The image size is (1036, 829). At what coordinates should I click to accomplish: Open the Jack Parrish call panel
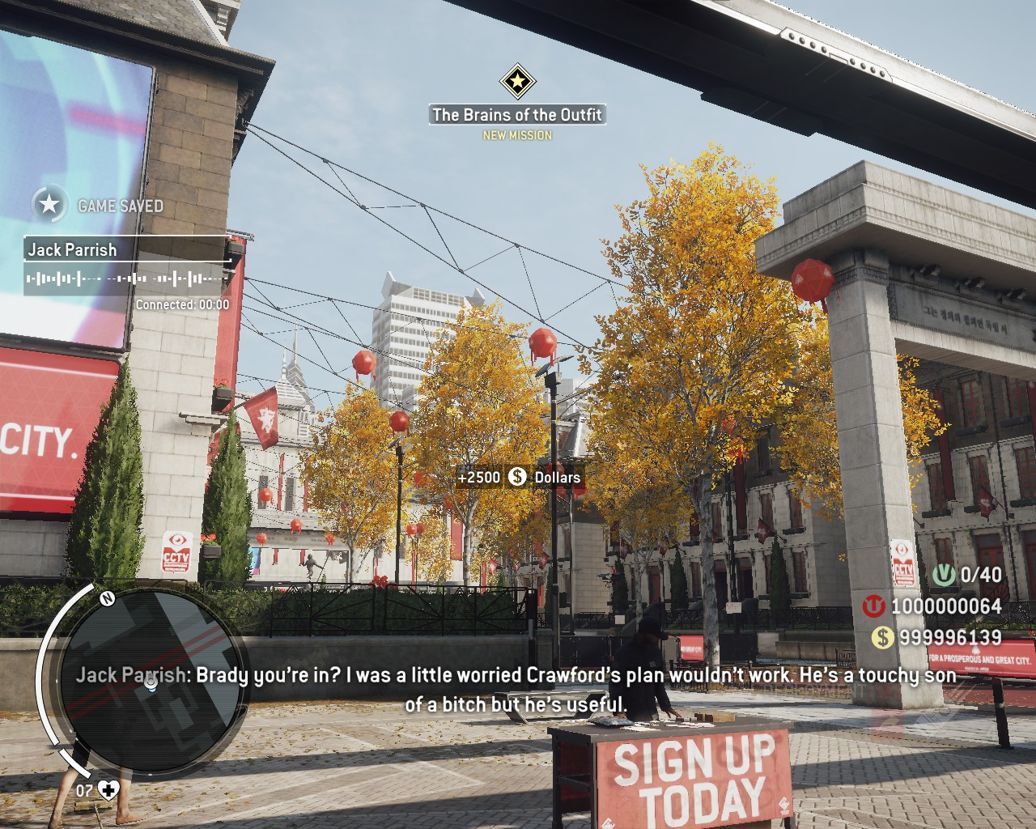point(127,266)
